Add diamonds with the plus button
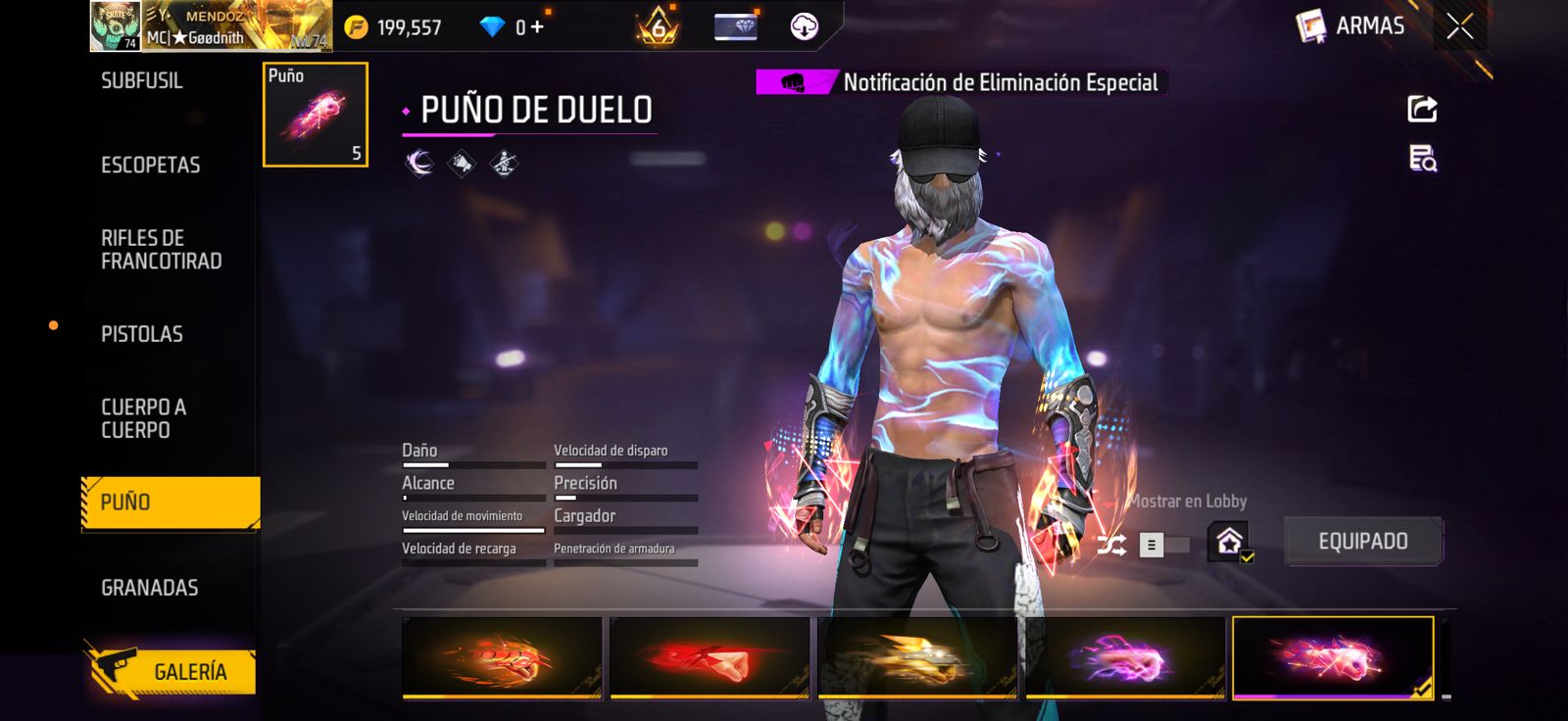 pos(536,27)
